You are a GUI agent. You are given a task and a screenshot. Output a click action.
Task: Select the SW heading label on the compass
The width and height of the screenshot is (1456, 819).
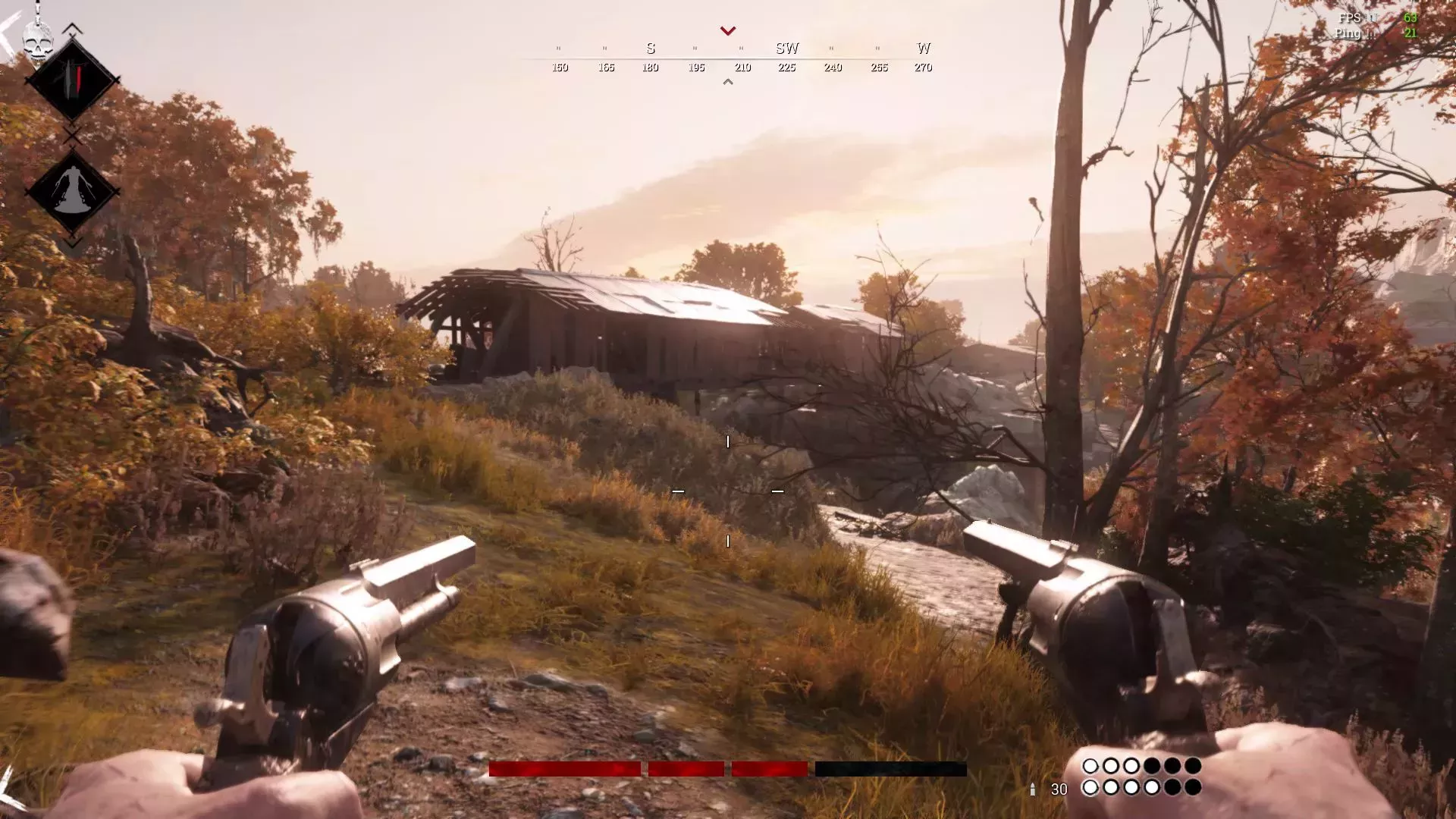787,48
